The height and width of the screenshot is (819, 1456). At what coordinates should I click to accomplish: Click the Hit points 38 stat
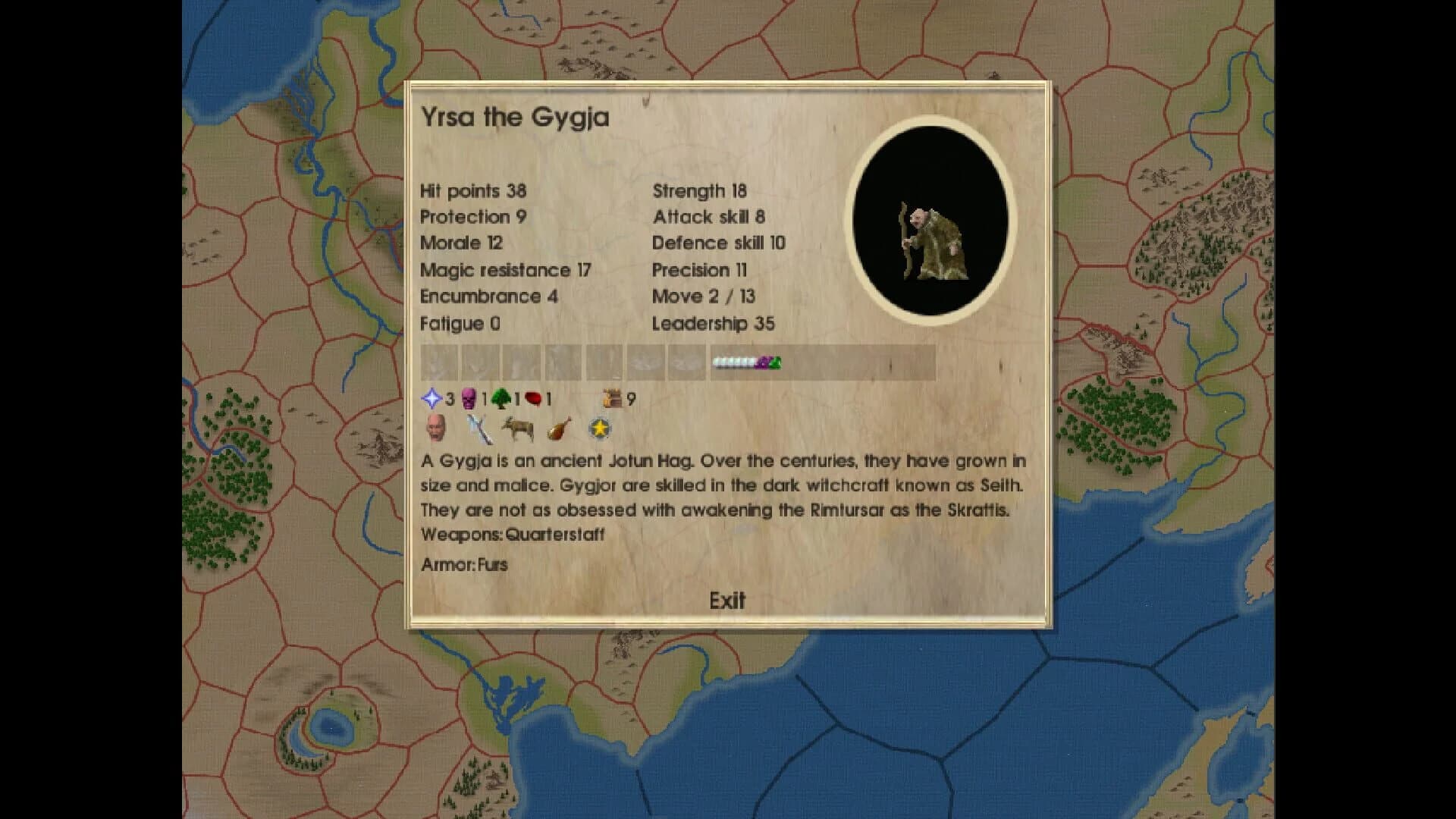pyautogui.click(x=472, y=190)
